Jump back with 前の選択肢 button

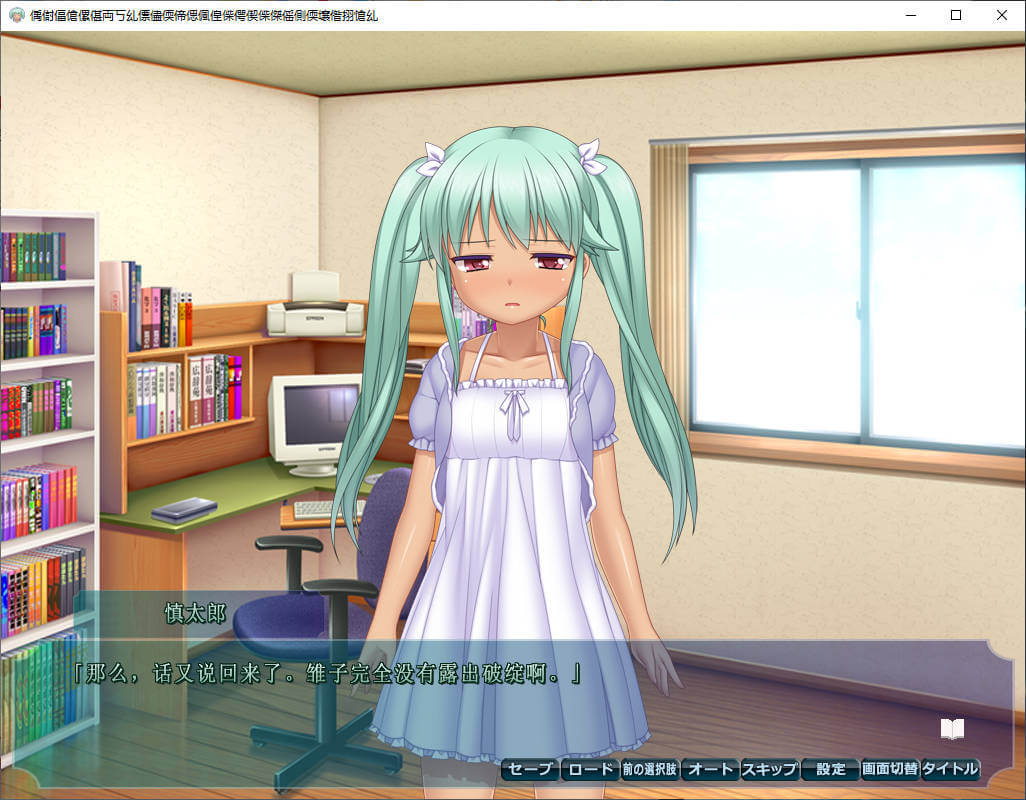649,769
